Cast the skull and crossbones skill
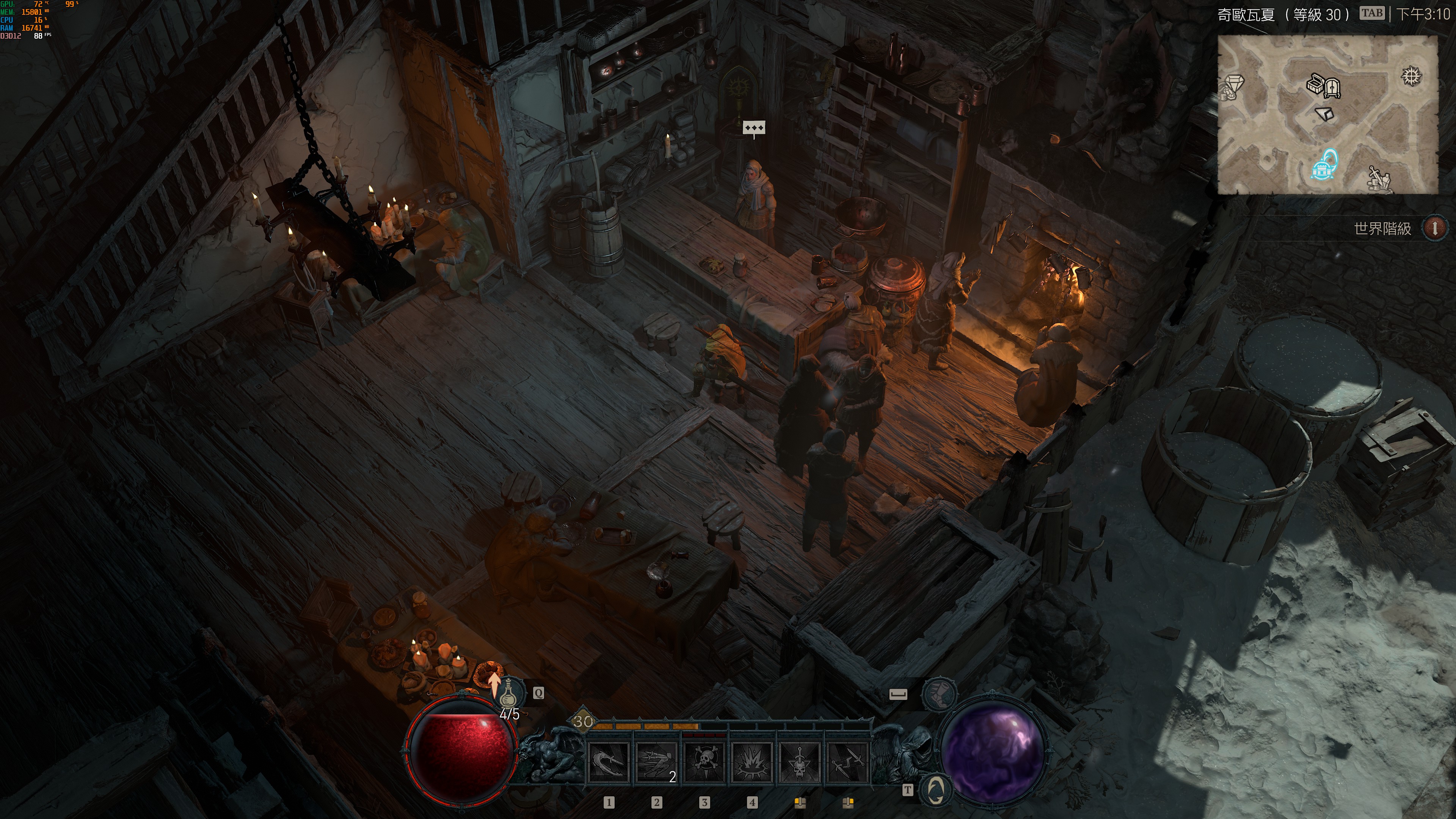The height and width of the screenshot is (819, 1456). coord(704,763)
